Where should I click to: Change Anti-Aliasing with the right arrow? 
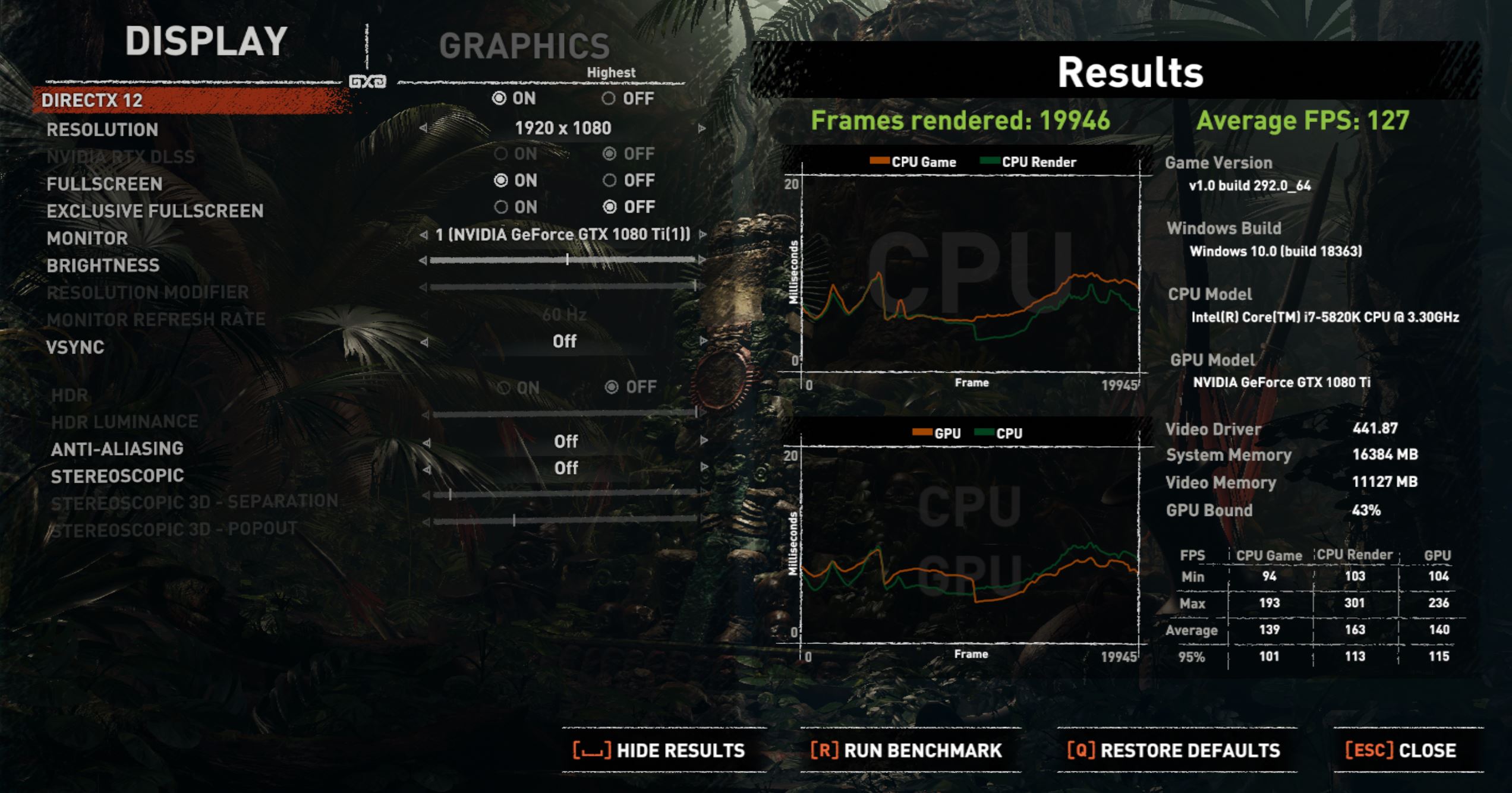pos(704,441)
